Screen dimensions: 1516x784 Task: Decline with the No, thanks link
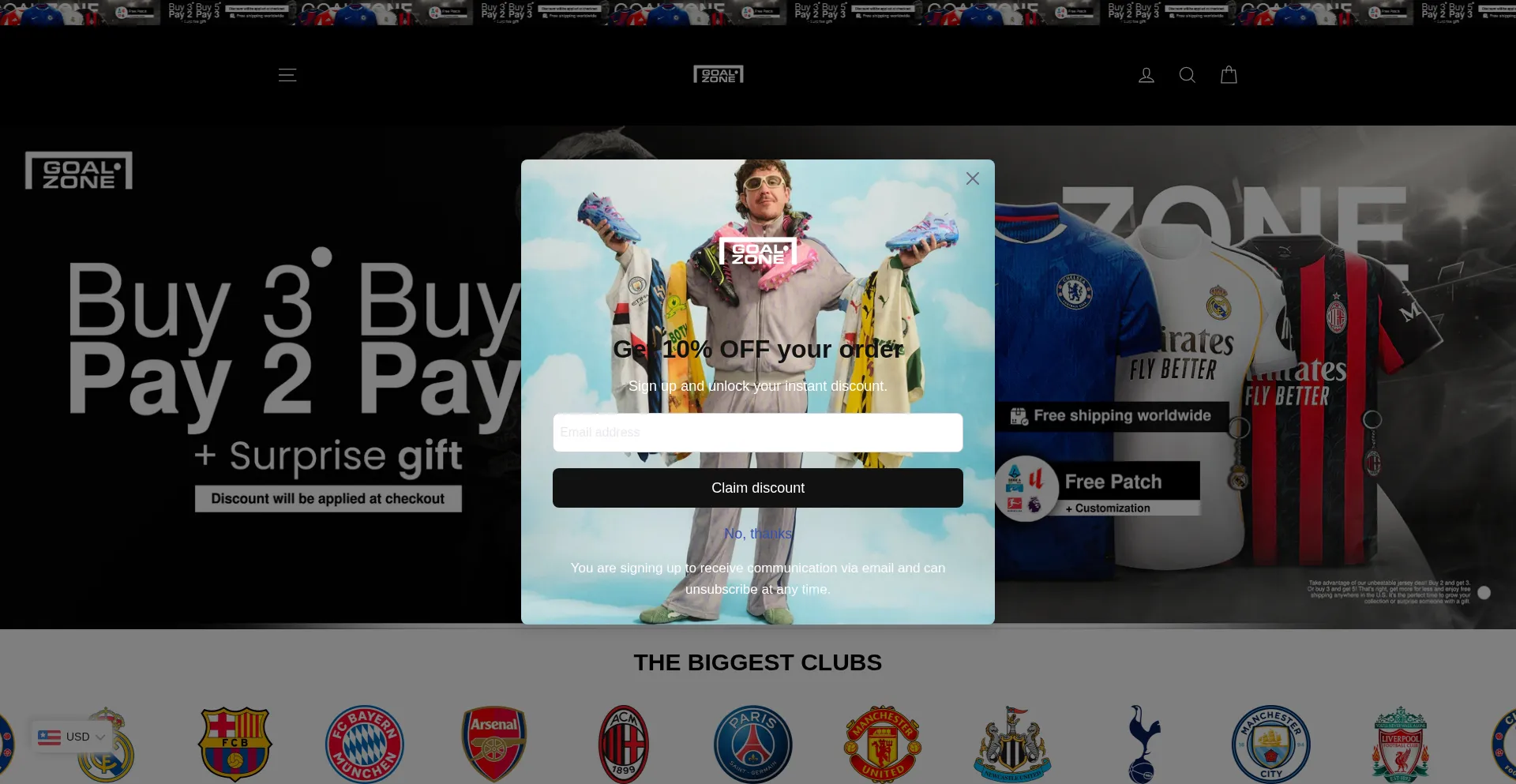point(757,534)
